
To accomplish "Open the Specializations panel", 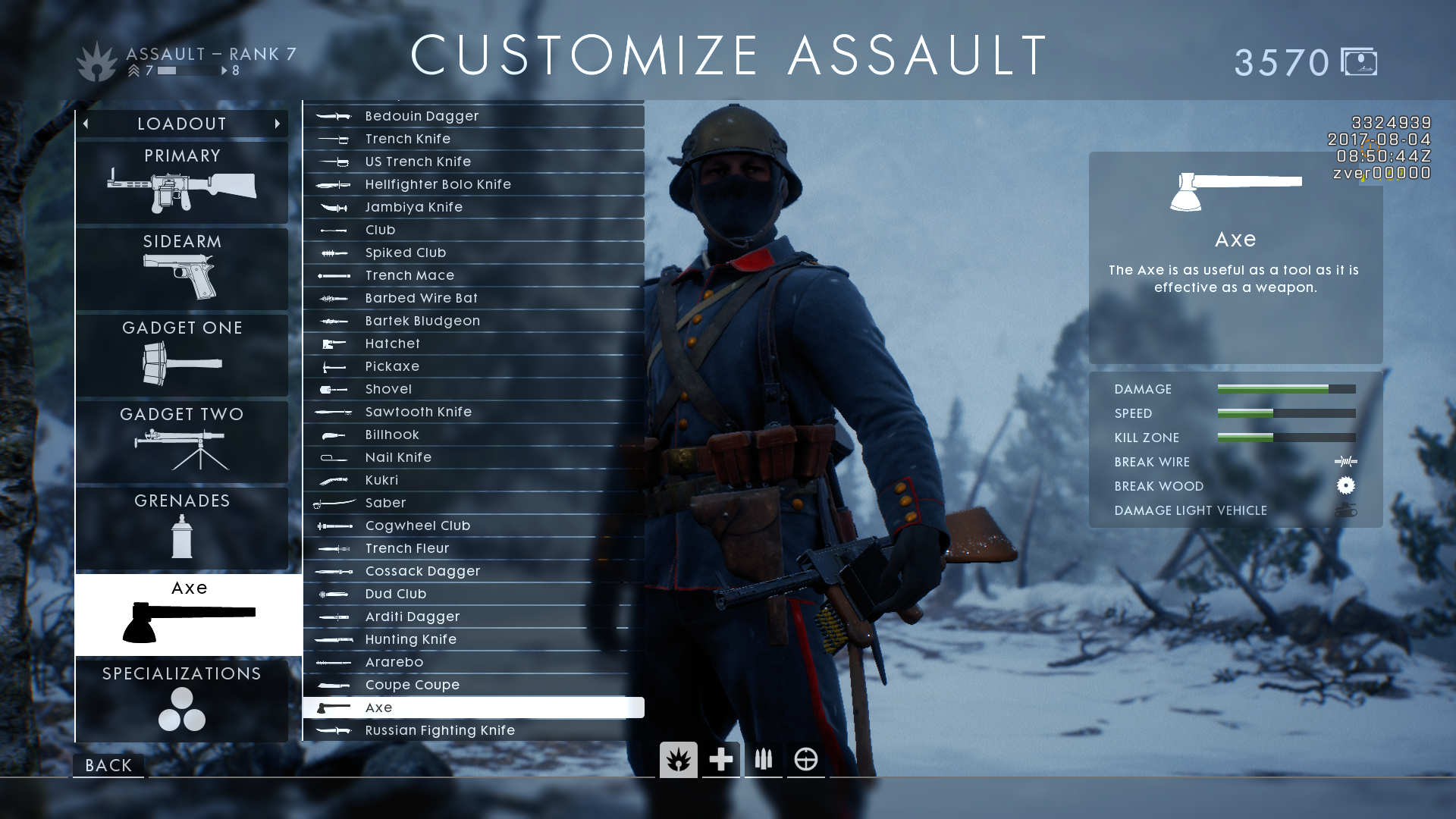I will pos(182,700).
